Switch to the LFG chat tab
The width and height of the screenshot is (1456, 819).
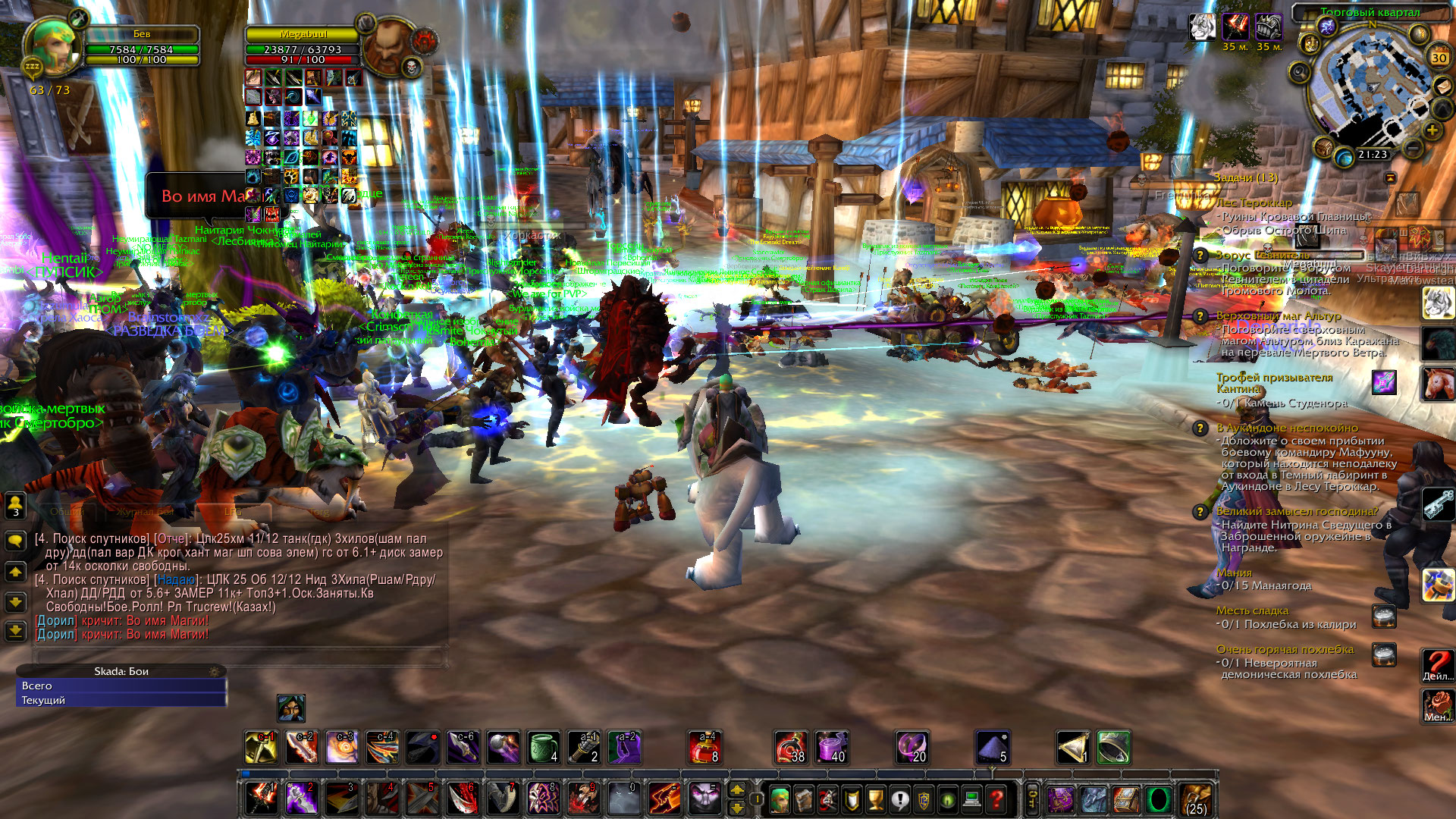(x=232, y=512)
